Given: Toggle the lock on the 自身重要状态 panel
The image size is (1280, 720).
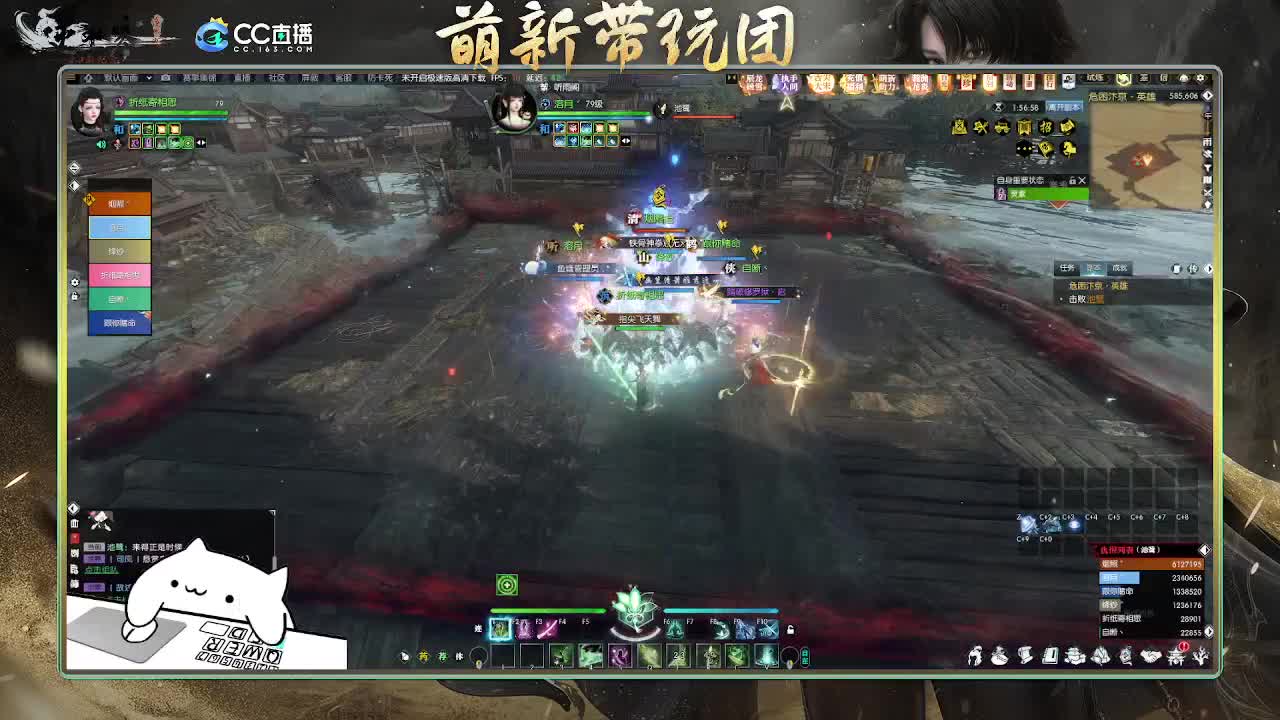Looking at the screenshot, I should 1071,180.
